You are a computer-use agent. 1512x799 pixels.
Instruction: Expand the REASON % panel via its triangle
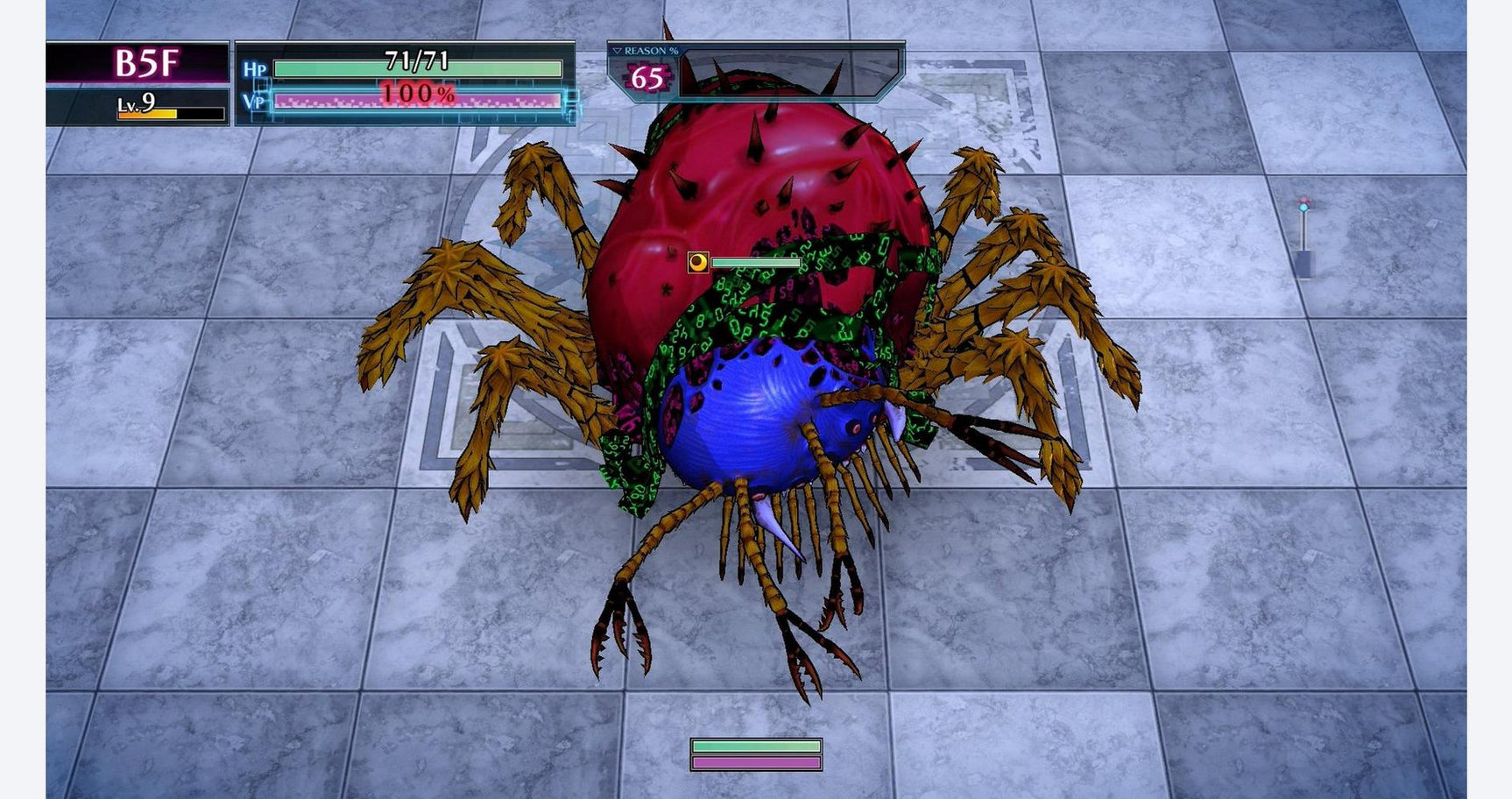(618, 51)
